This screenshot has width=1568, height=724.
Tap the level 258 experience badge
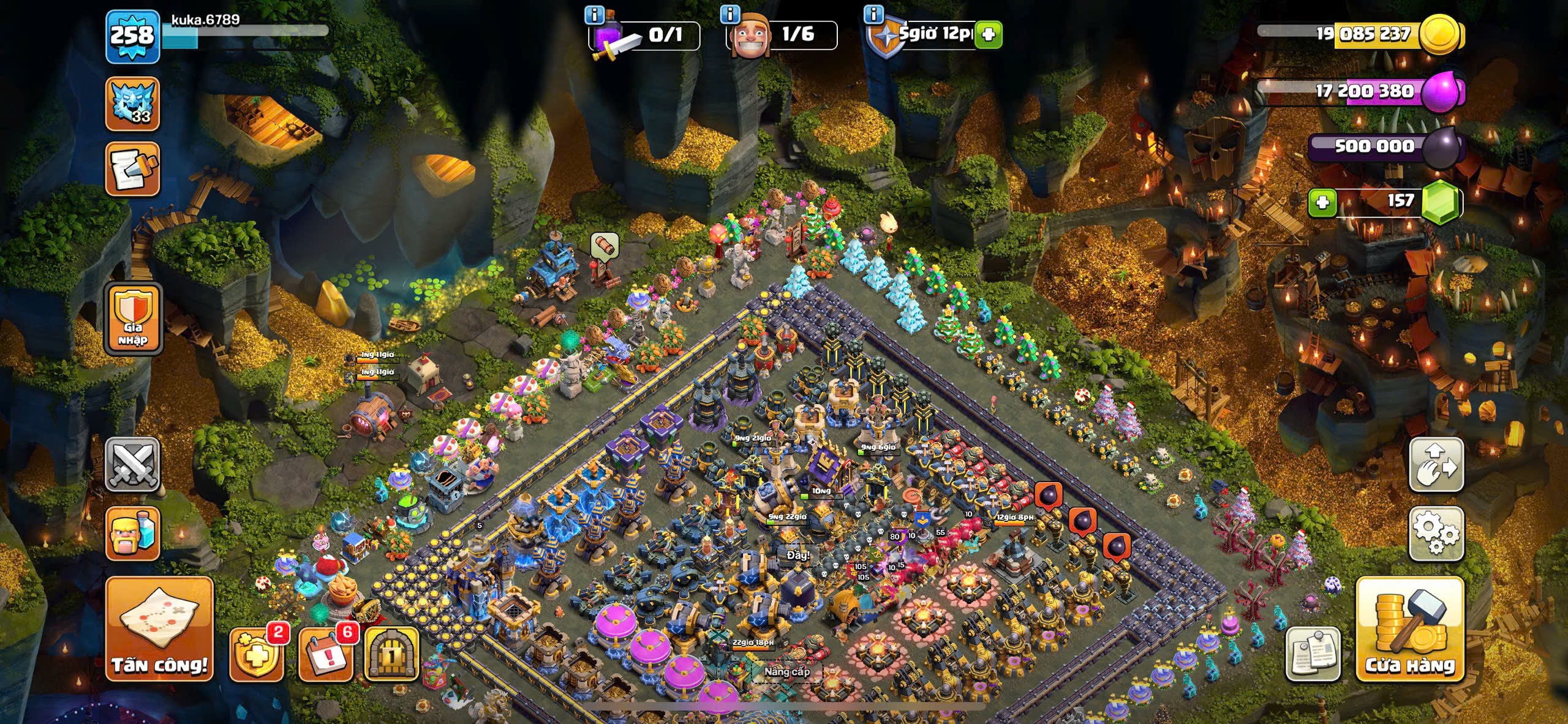click(132, 36)
